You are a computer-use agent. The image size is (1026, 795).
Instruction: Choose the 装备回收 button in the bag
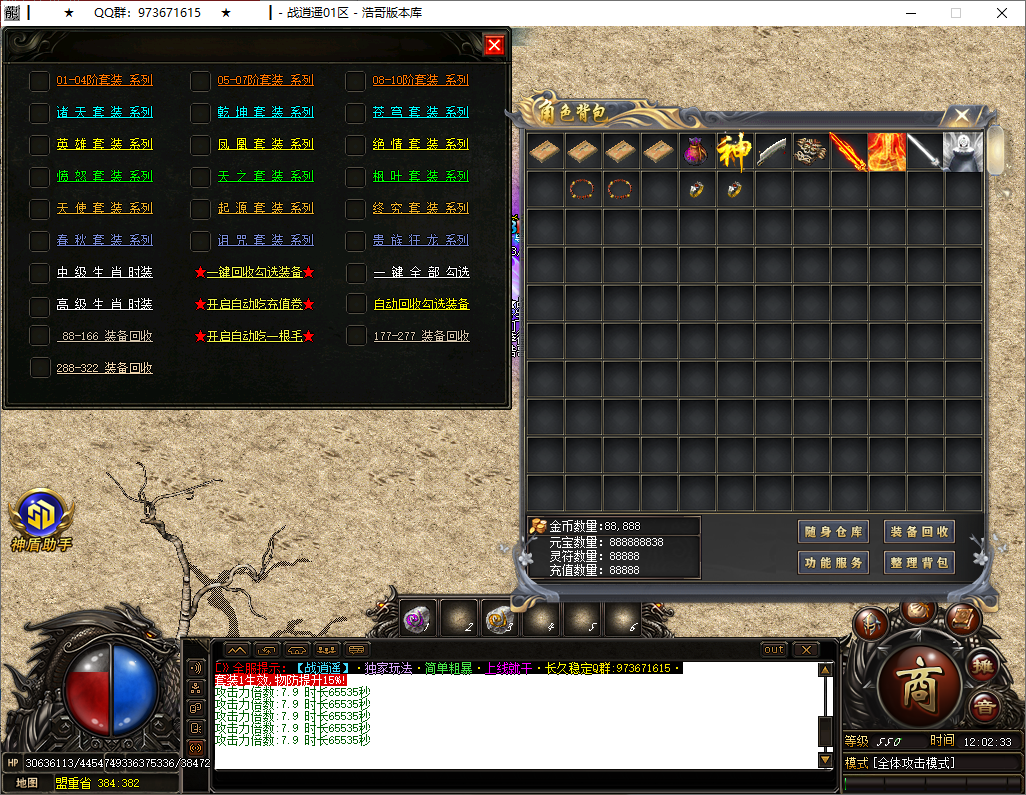coord(919,532)
